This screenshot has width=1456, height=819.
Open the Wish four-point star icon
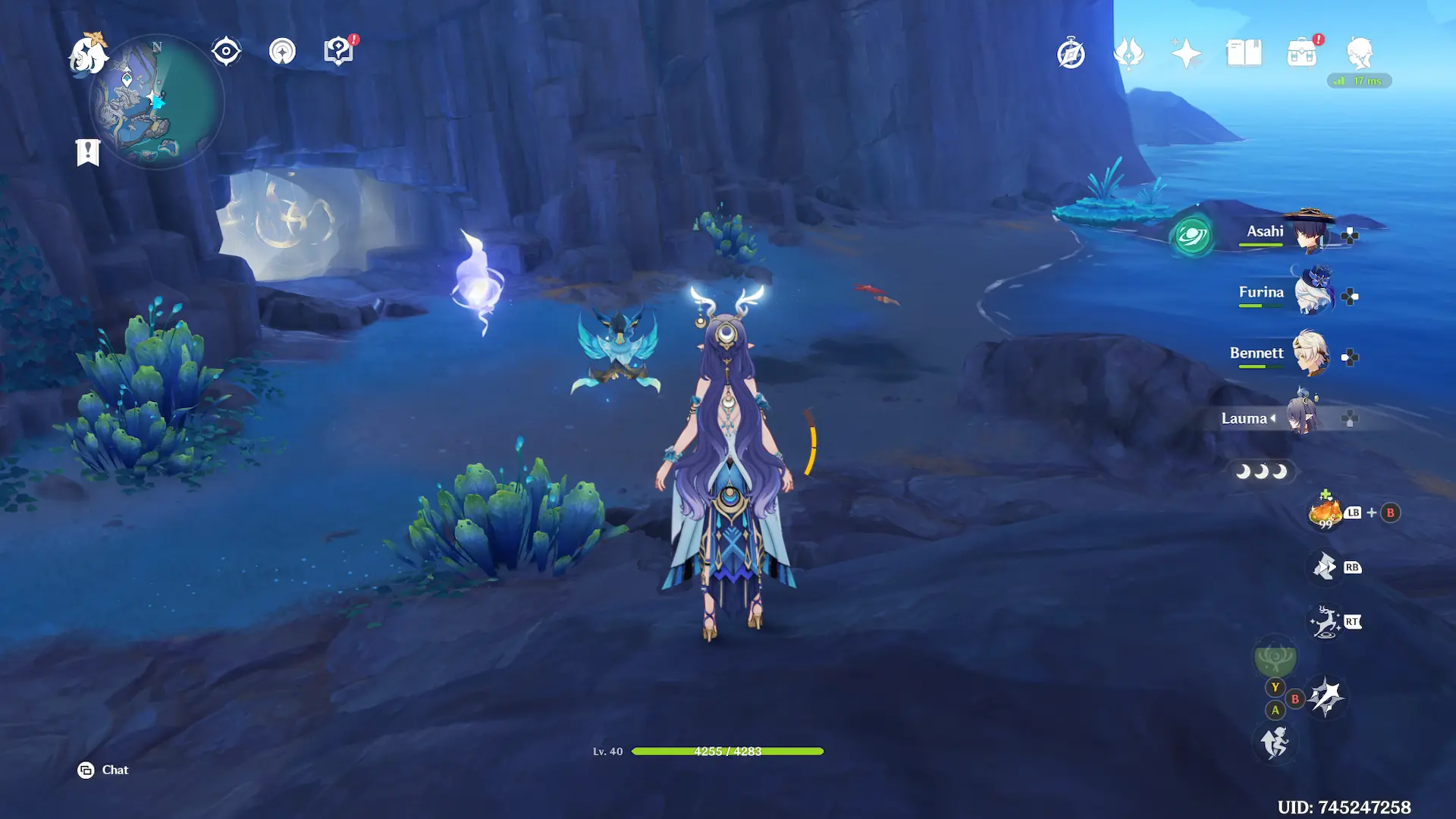[1186, 54]
